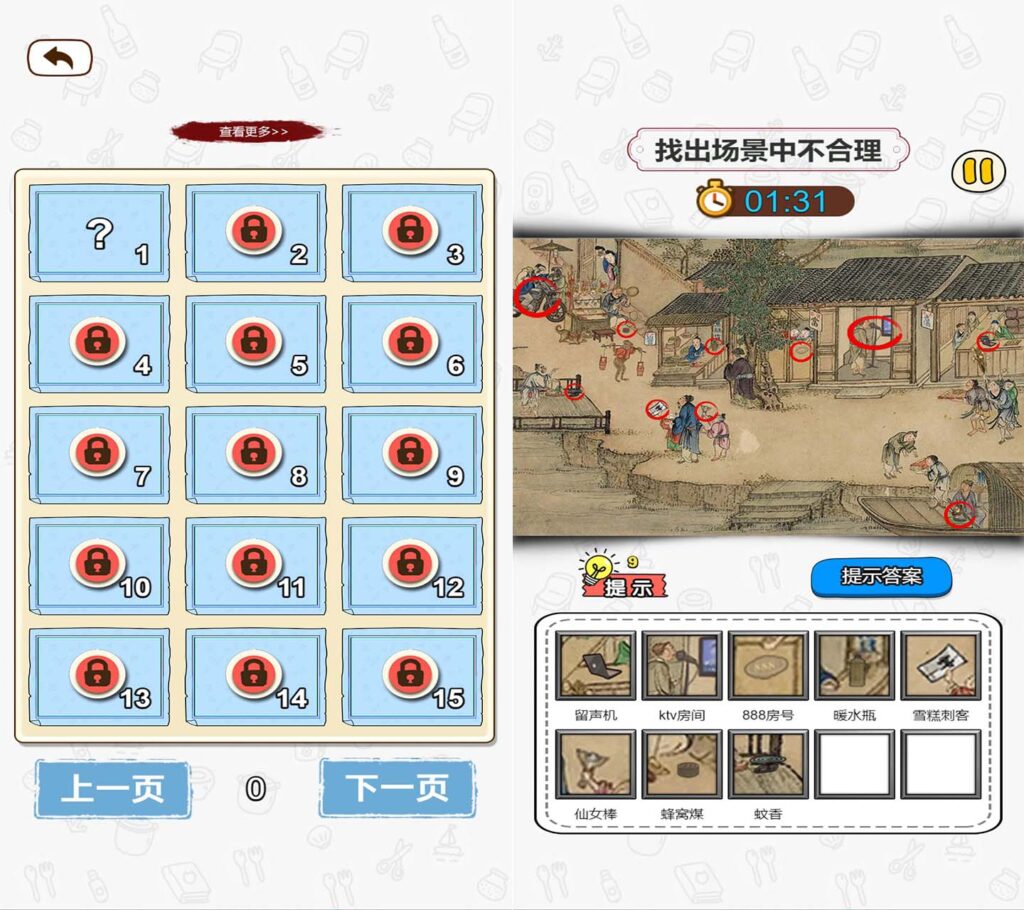Choose locked level 2 tile
The width and height of the screenshot is (1024, 910).
tap(256, 233)
